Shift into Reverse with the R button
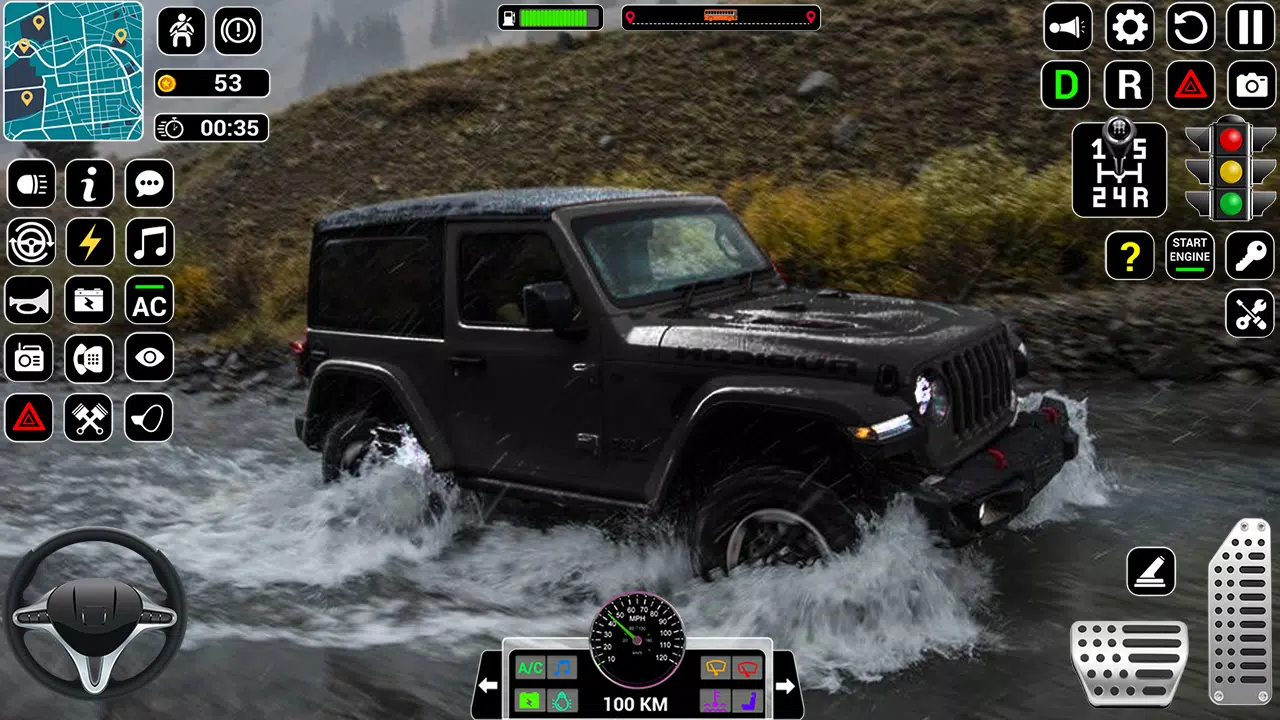The height and width of the screenshot is (720, 1280). click(x=1129, y=86)
